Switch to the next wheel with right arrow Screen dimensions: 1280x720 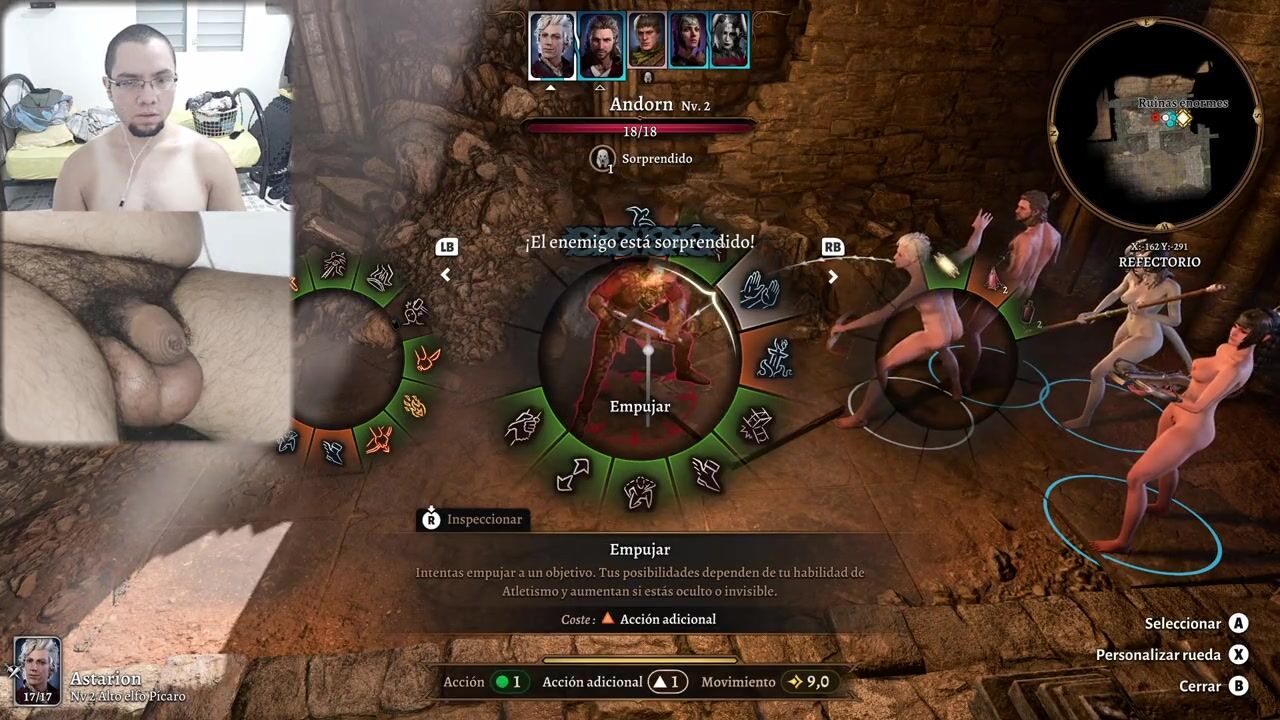coord(833,276)
